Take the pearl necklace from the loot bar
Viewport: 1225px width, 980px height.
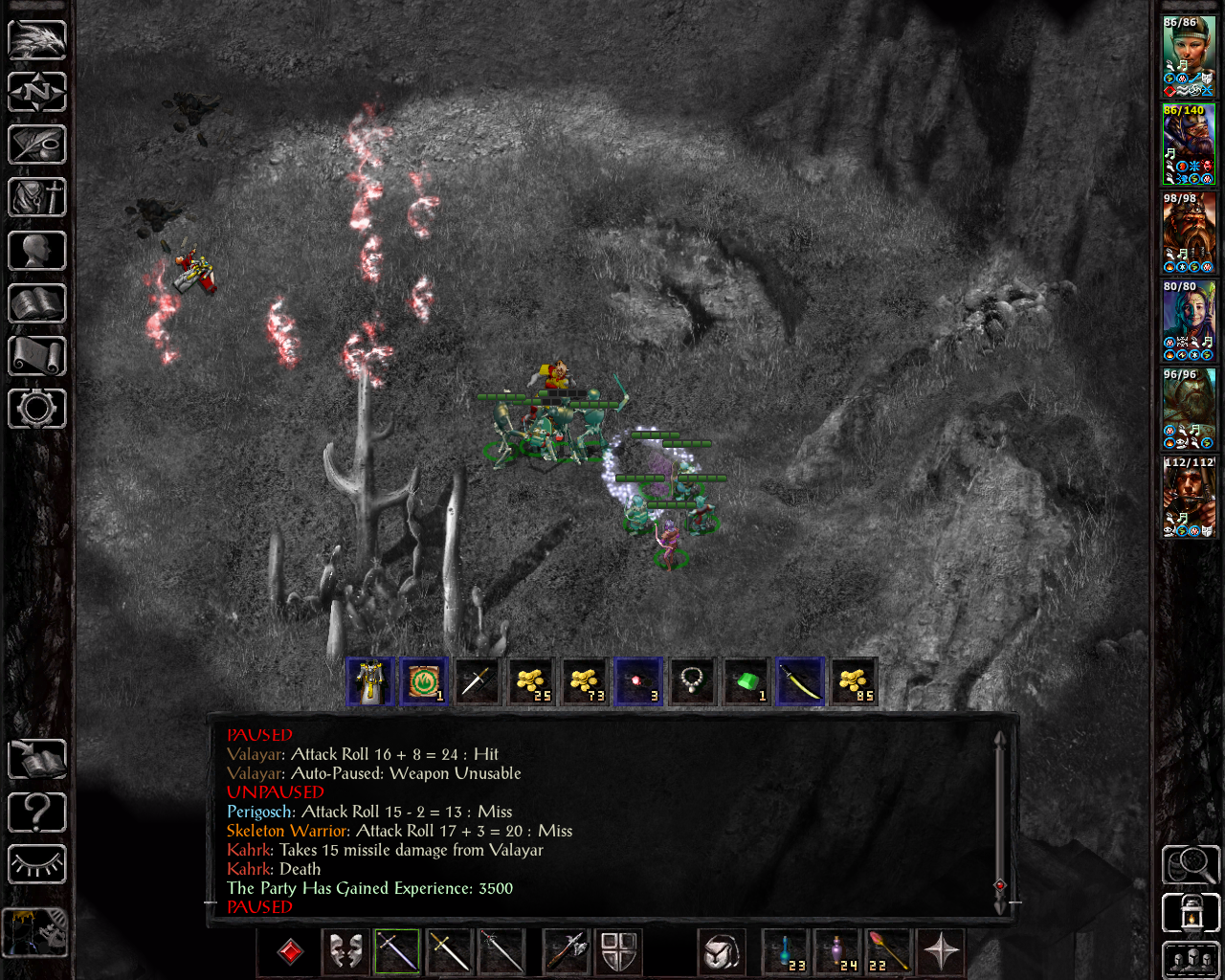692,682
